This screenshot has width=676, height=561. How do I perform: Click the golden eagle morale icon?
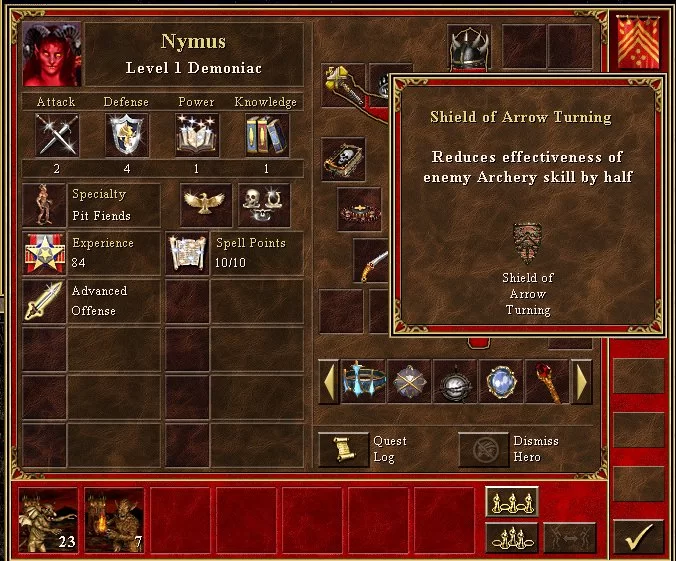click(206, 204)
